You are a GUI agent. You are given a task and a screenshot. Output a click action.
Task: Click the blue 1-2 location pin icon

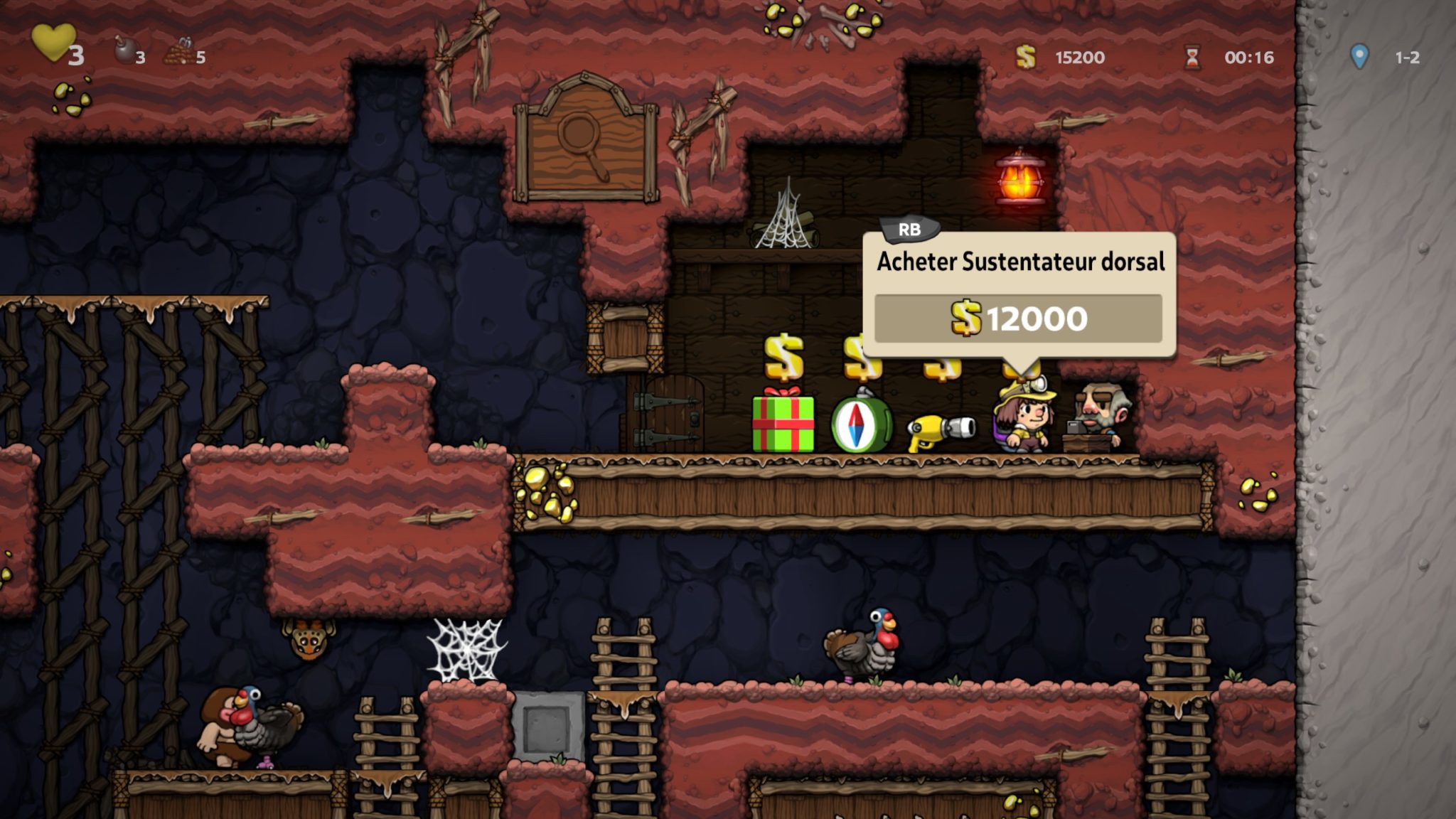tap(1360, 54)
